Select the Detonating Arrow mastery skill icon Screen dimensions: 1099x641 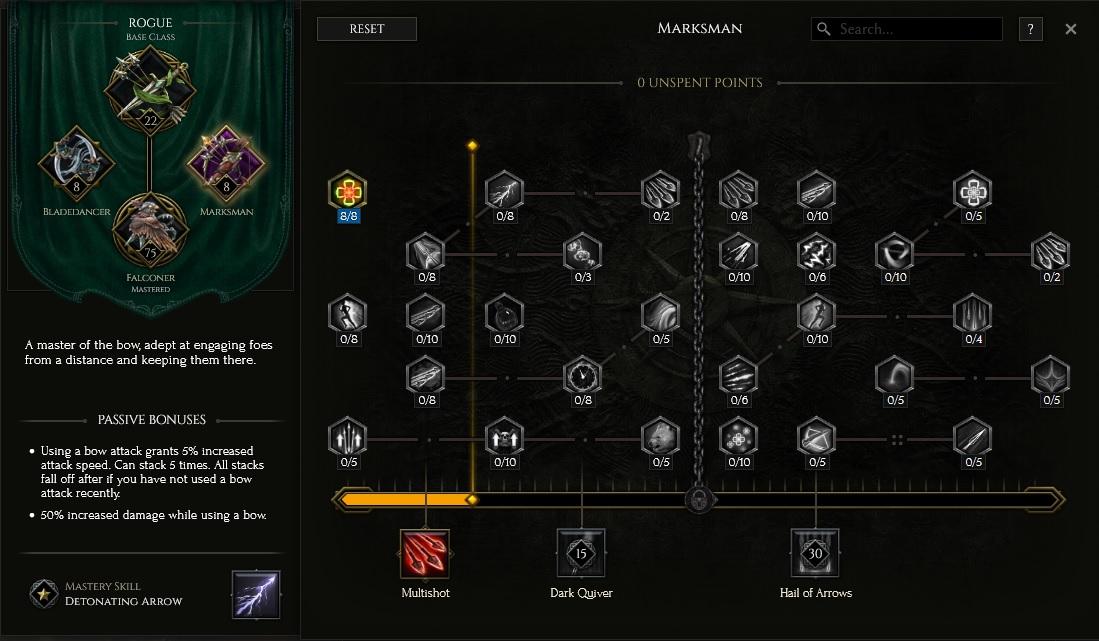point(256,594)
